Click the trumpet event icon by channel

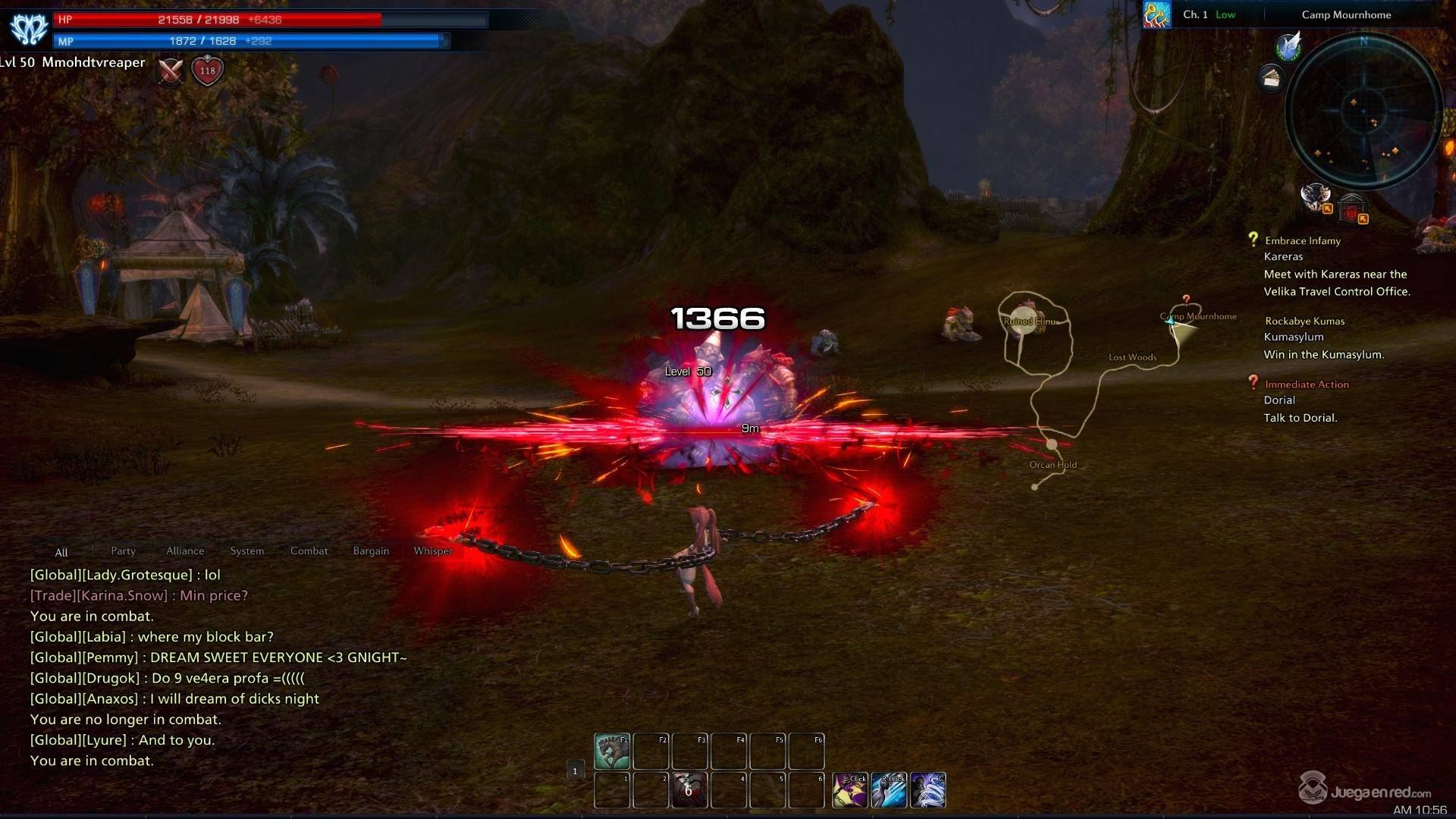click(1156, 15)
